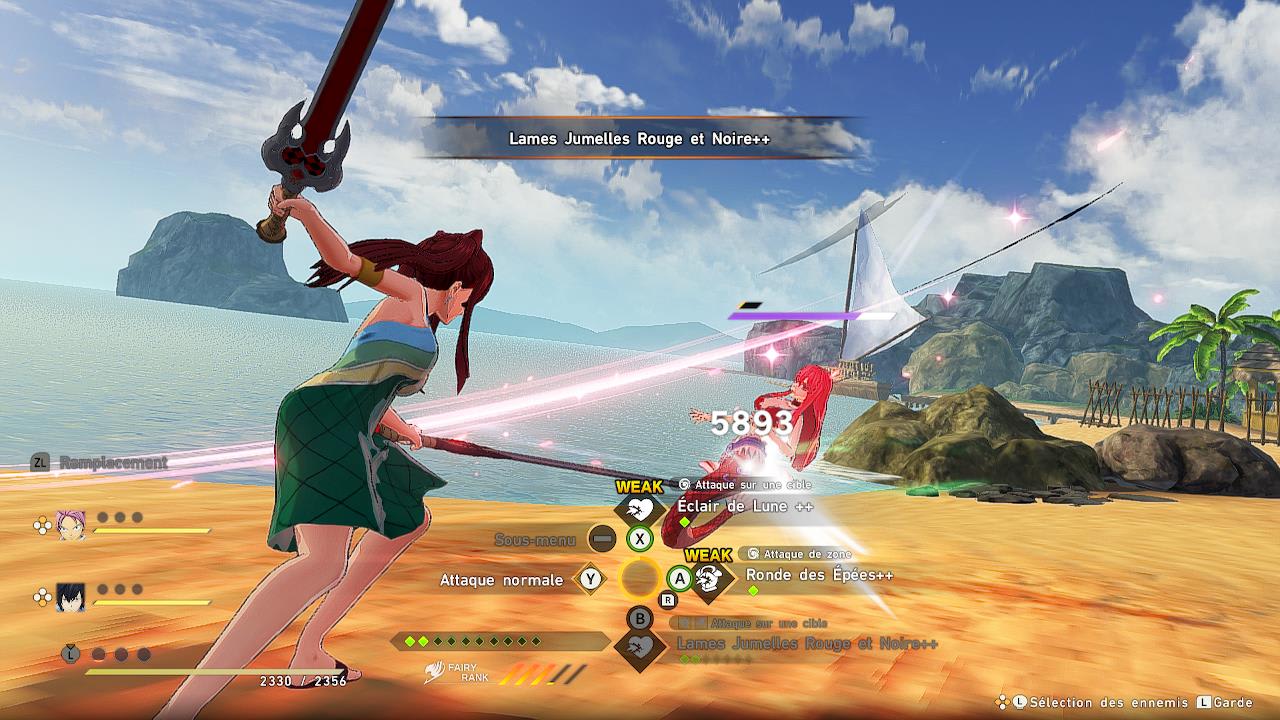This screenshot has height=720, width=1280.
Task: Select the Éclair de Lune ++ skill
Action: (x=744, y=507)
